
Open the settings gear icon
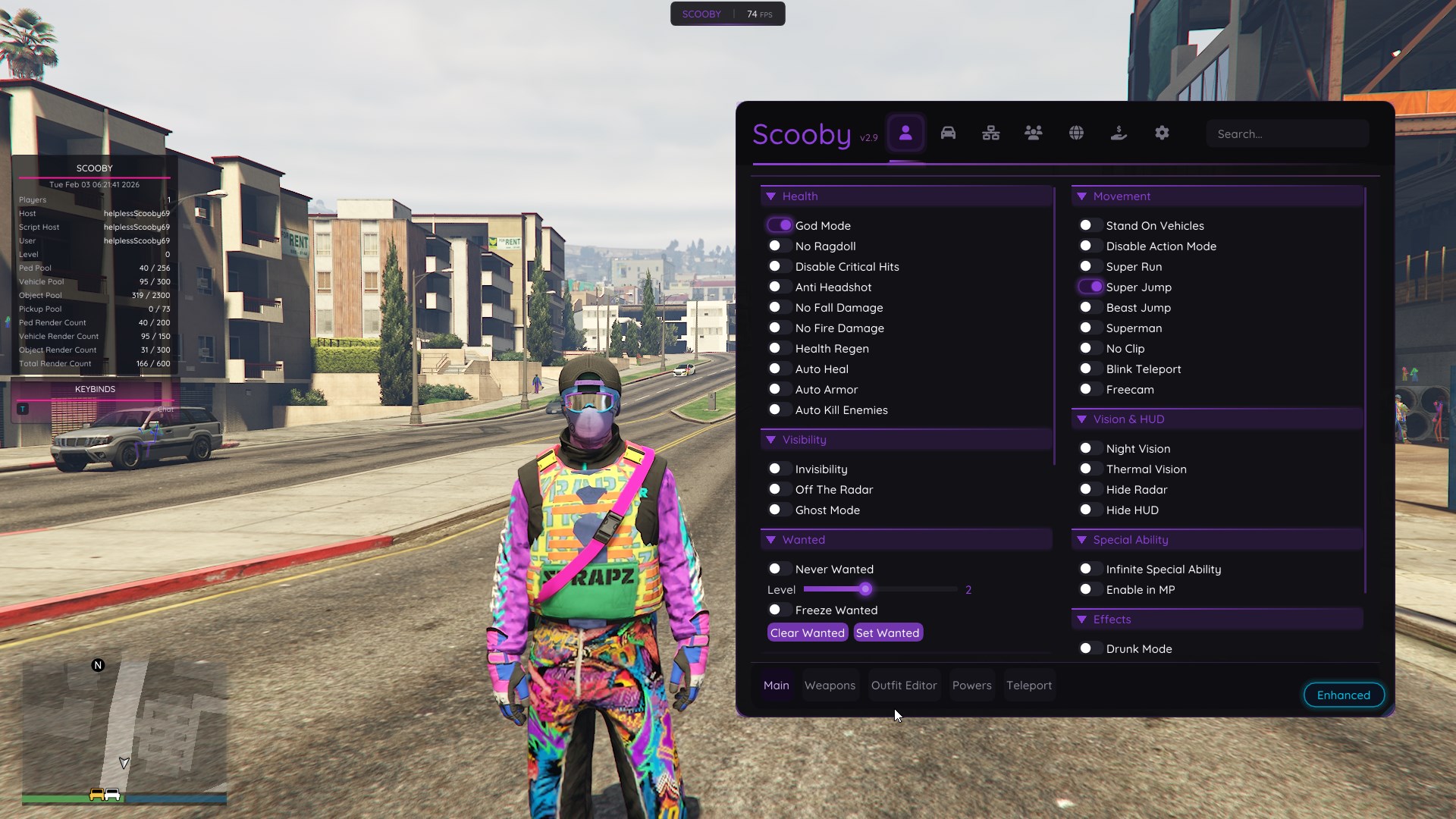1163,133
